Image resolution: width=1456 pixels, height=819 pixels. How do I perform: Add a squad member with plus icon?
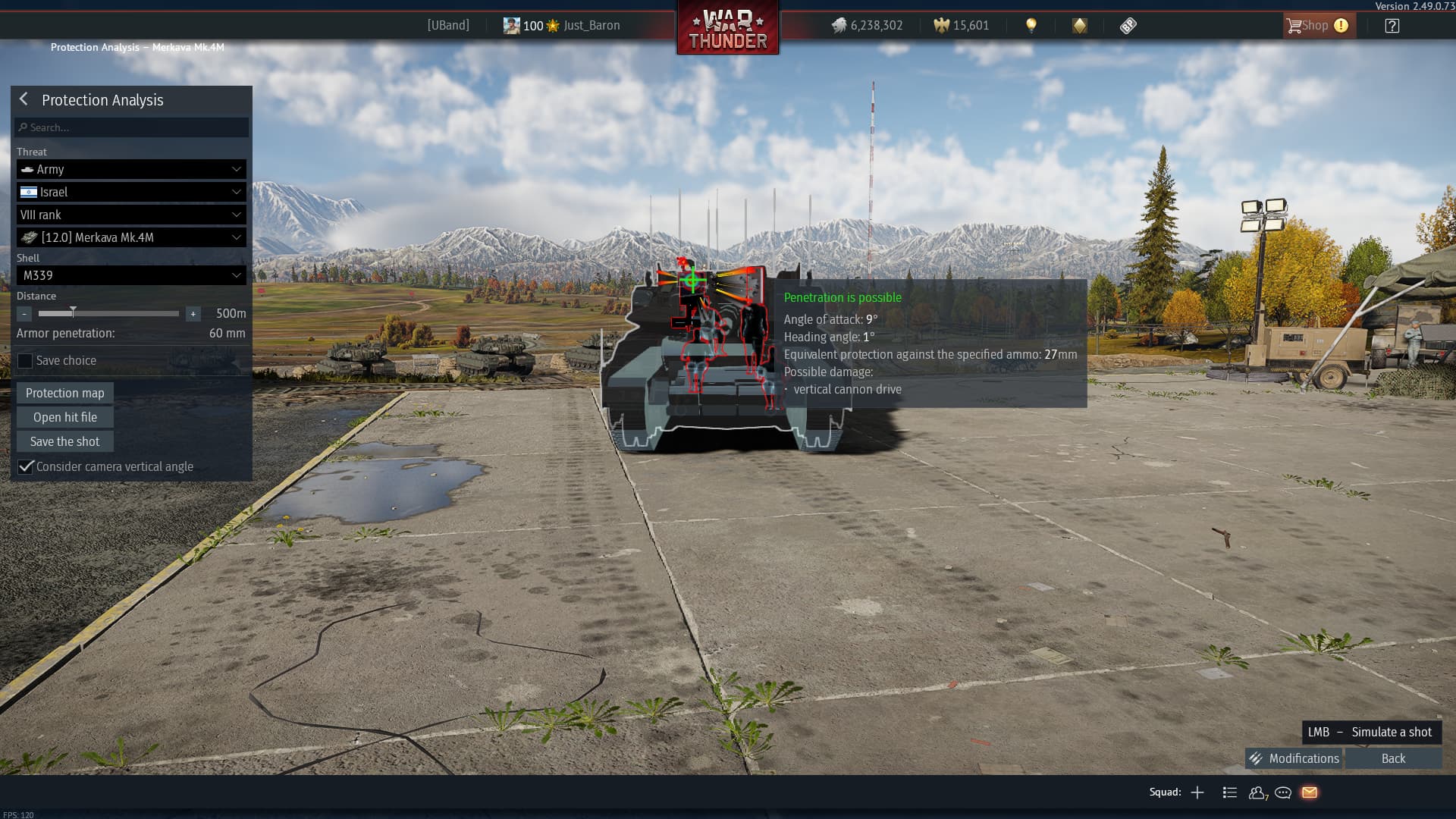tap(1197, 792)
